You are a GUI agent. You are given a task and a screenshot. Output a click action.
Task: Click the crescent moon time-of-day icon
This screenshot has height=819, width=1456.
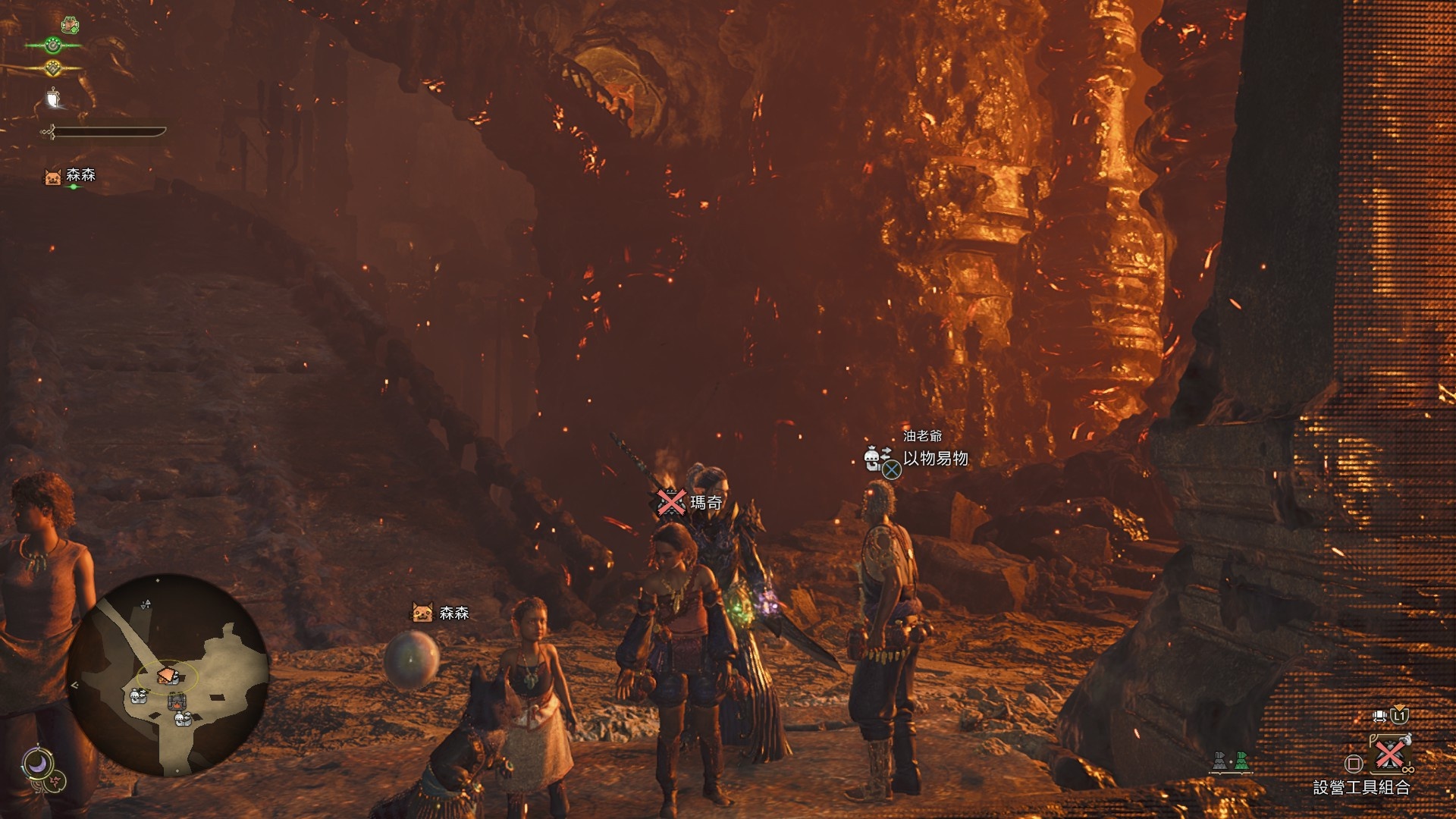tap(36, 764)
